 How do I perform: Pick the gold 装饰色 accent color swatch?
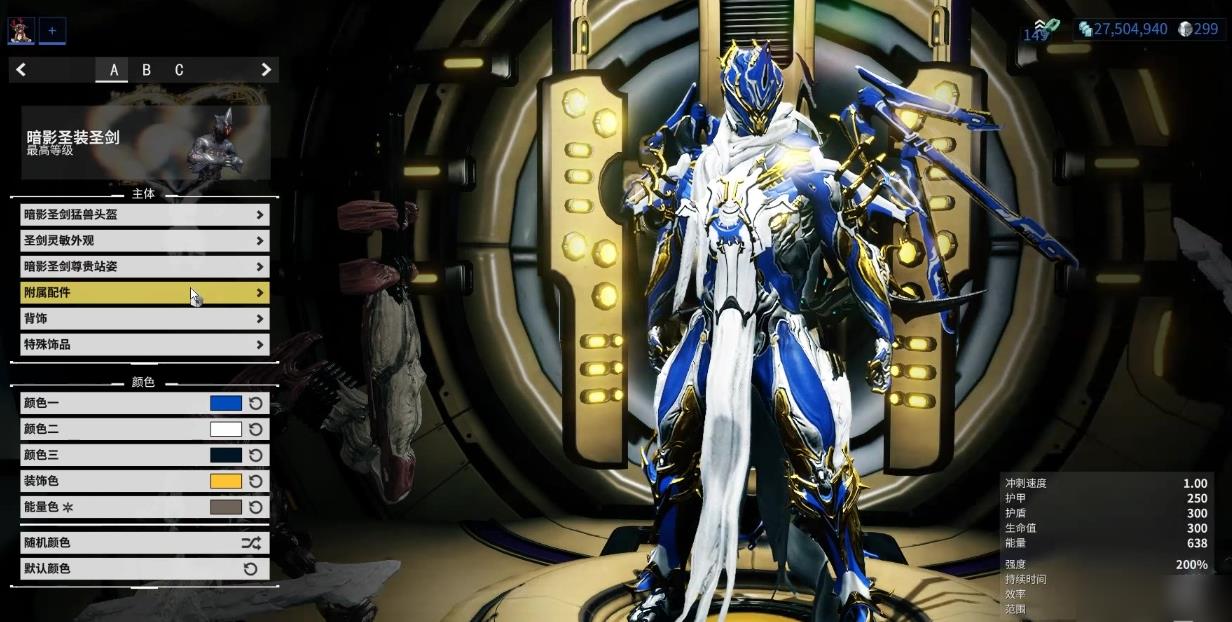pos(226,481)
